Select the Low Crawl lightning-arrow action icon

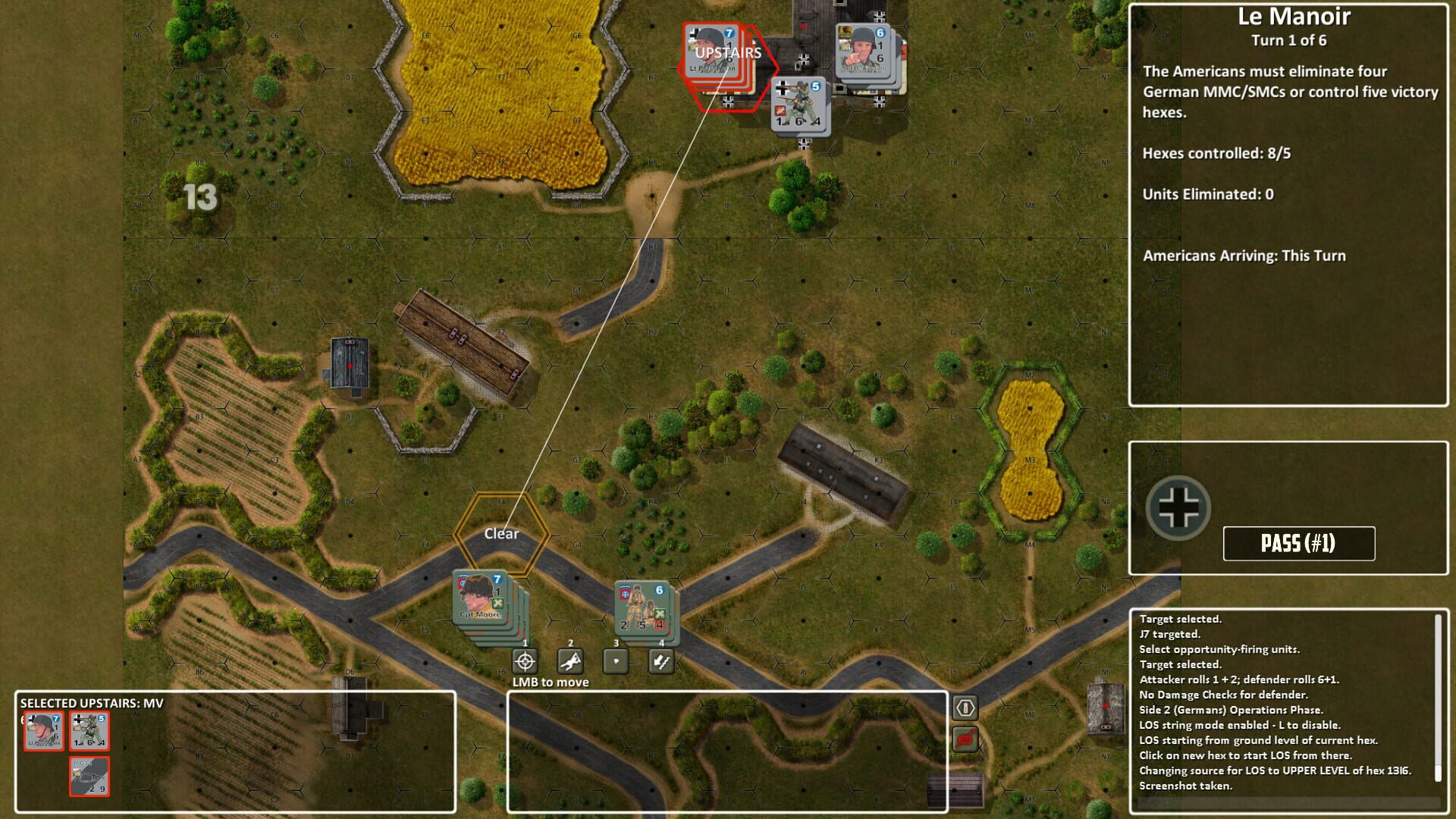(660, 661)
